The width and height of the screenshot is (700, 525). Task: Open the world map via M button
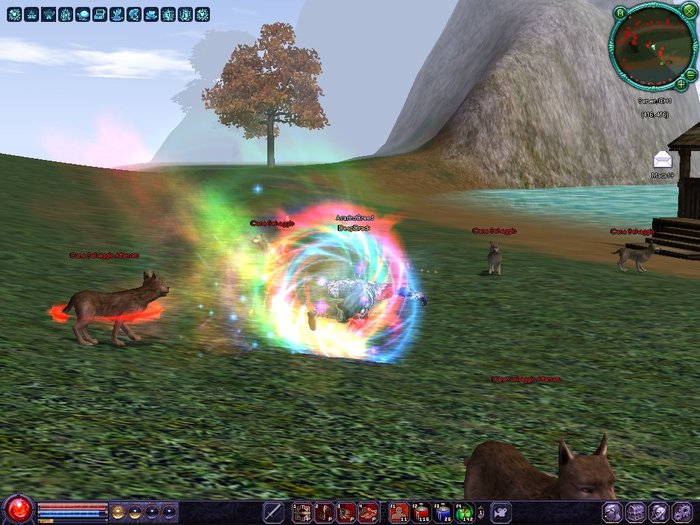tap(620, 13)
